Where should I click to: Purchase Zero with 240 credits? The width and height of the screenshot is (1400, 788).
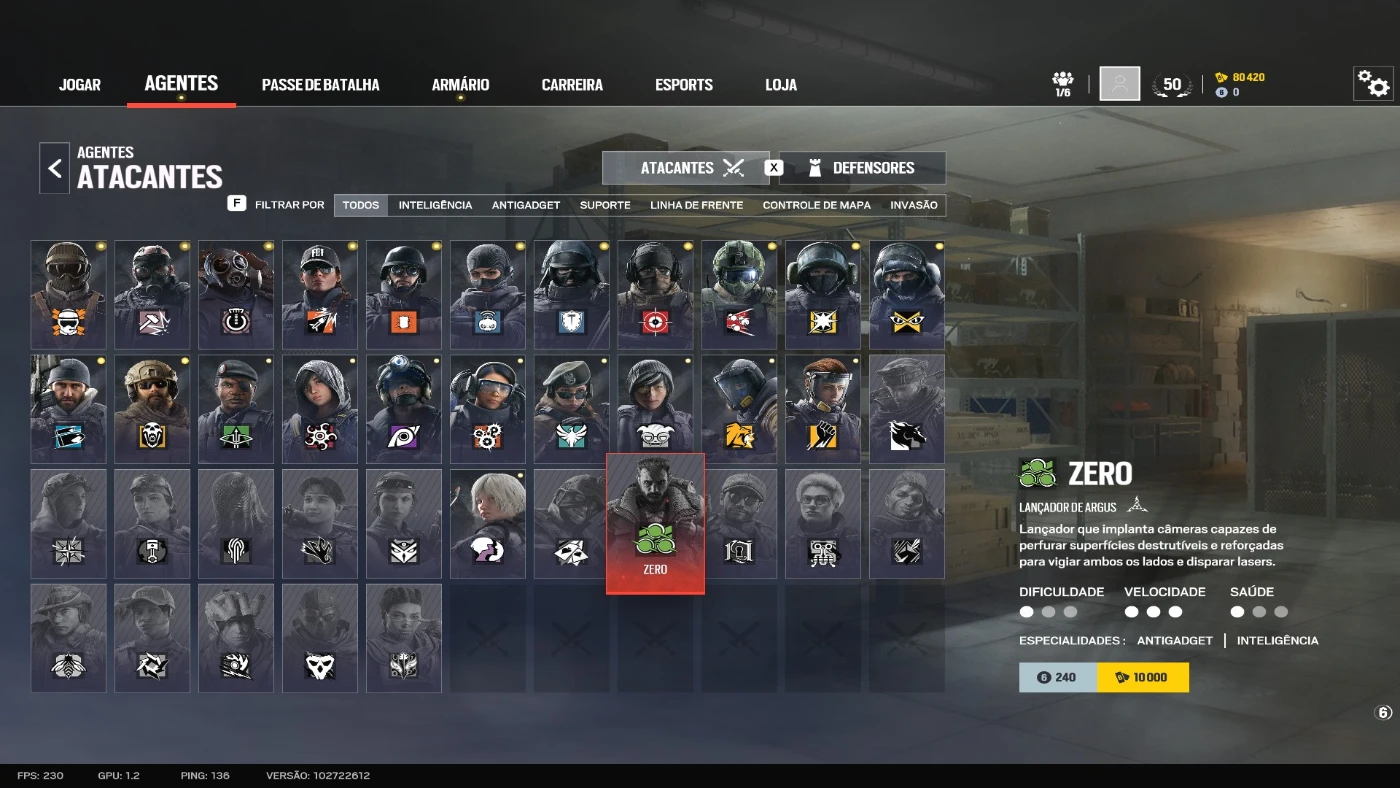pos(1058,677)
